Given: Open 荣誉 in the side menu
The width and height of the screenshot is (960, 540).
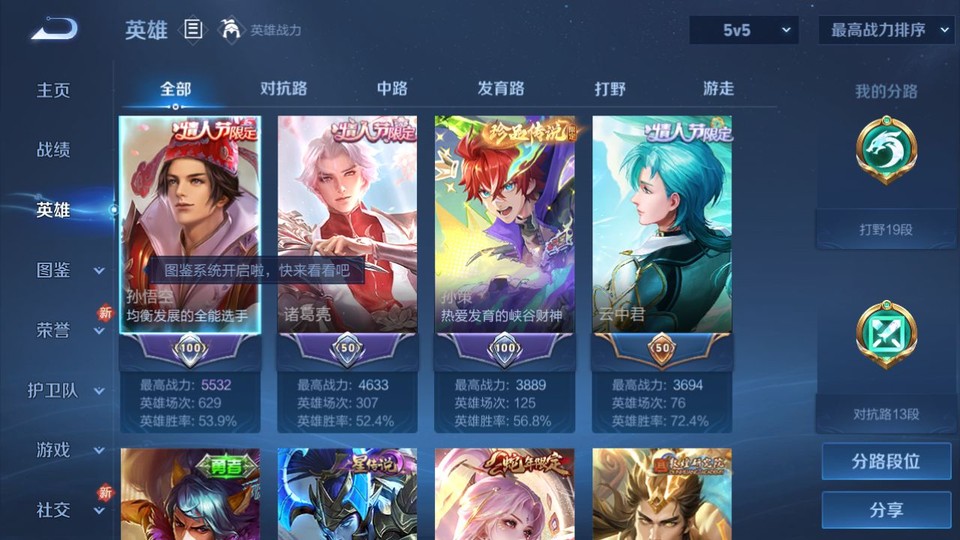Looking at the screenshot, I should click(54, 330).
